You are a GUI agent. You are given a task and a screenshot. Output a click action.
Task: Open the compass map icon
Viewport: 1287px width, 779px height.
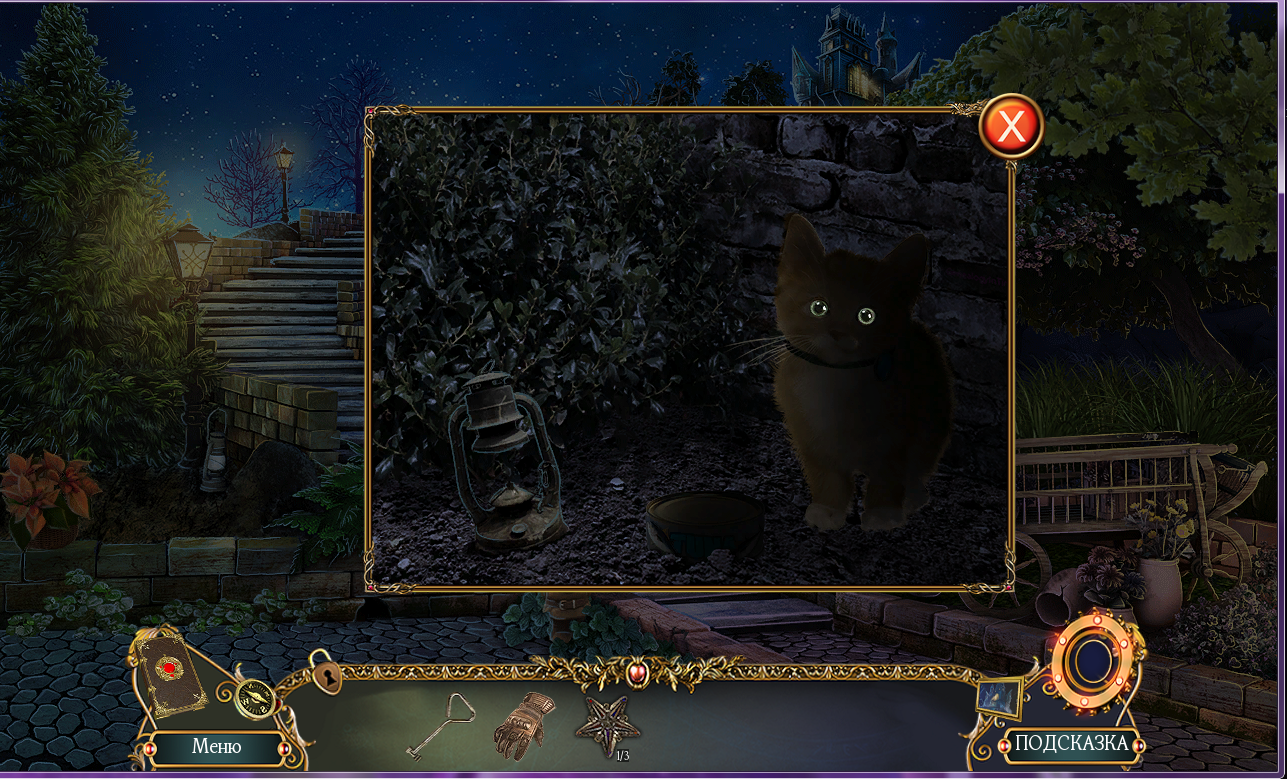click(x=255, y=697)
